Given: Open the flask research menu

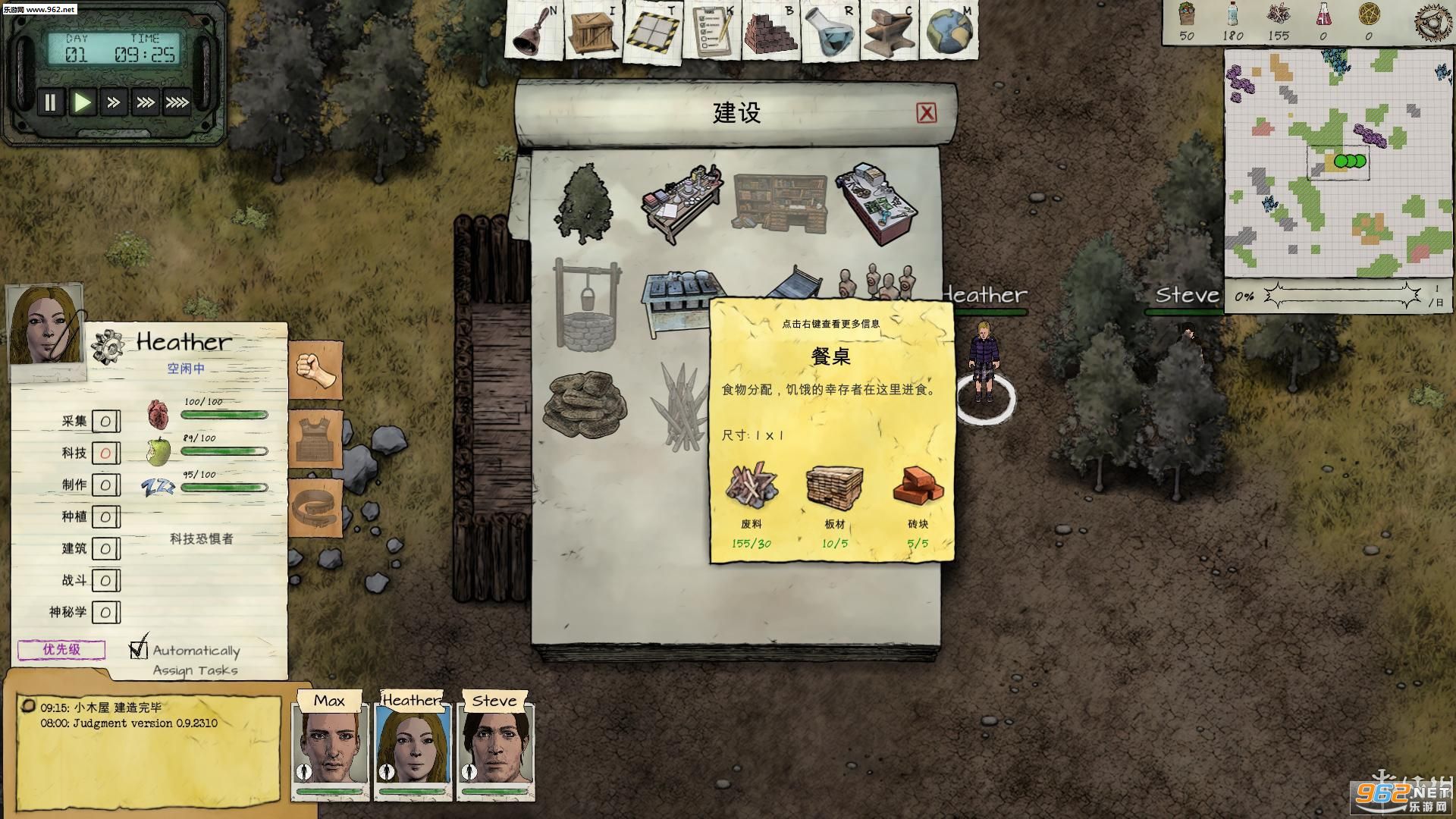Looking at the screenshot, I should pos(830,32).
